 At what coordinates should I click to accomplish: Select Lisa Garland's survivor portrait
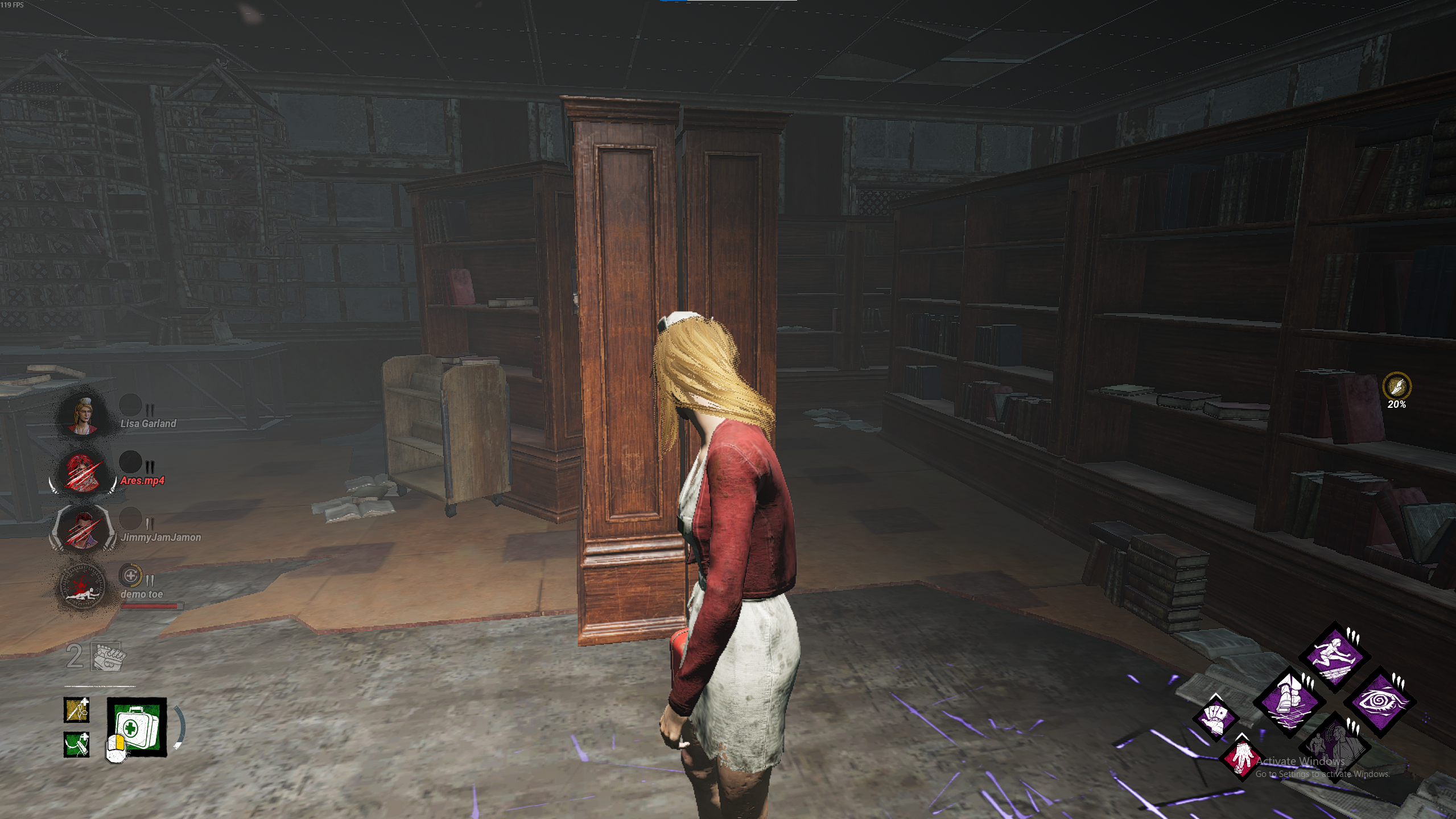click(83, 414)
